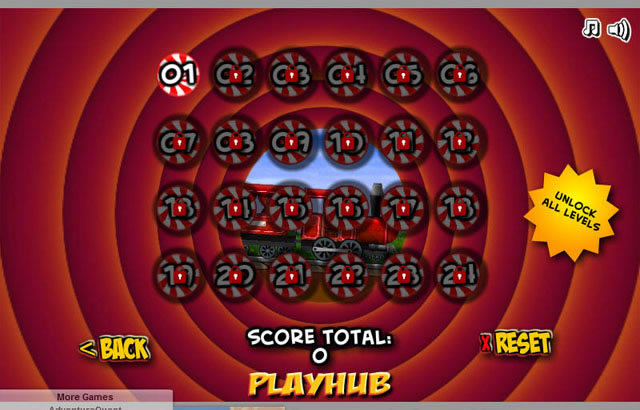Select locked level 07 tile
Viewport: 640px width, 410px height.
click(179, 142)
